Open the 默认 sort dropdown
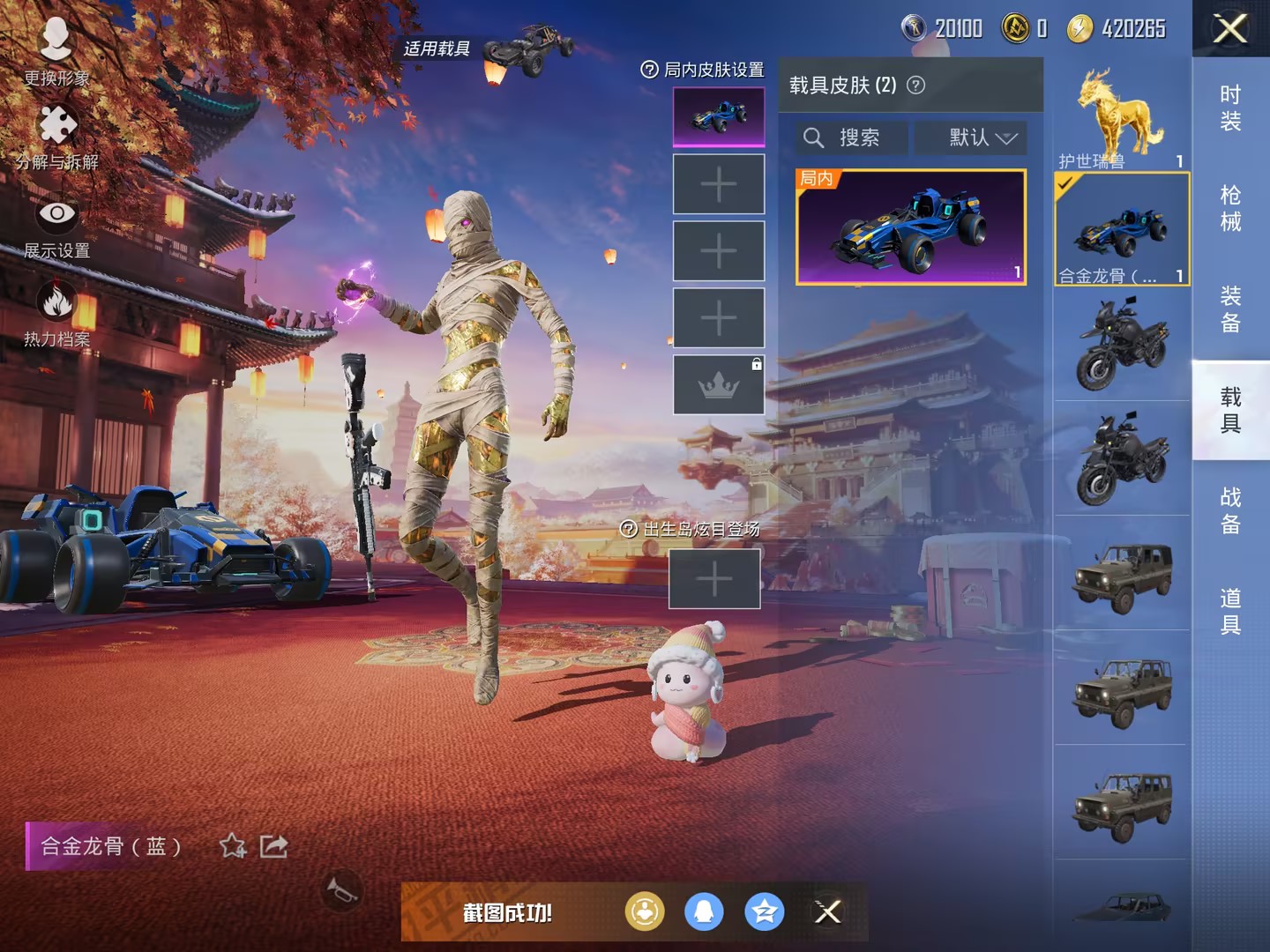1270x952 pixels. tap(982, 138)
